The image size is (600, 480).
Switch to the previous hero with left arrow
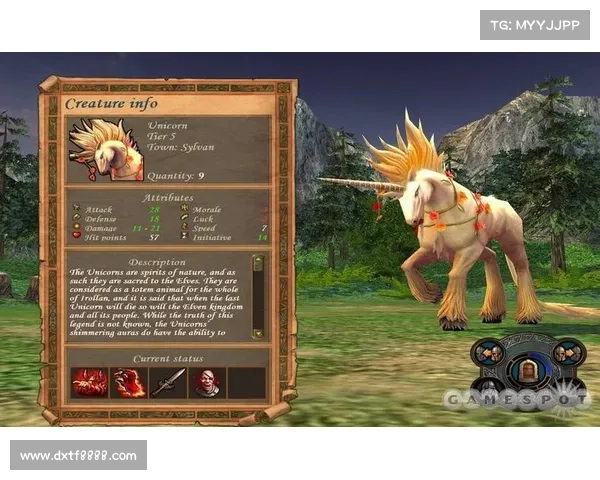tap(489, 352)
